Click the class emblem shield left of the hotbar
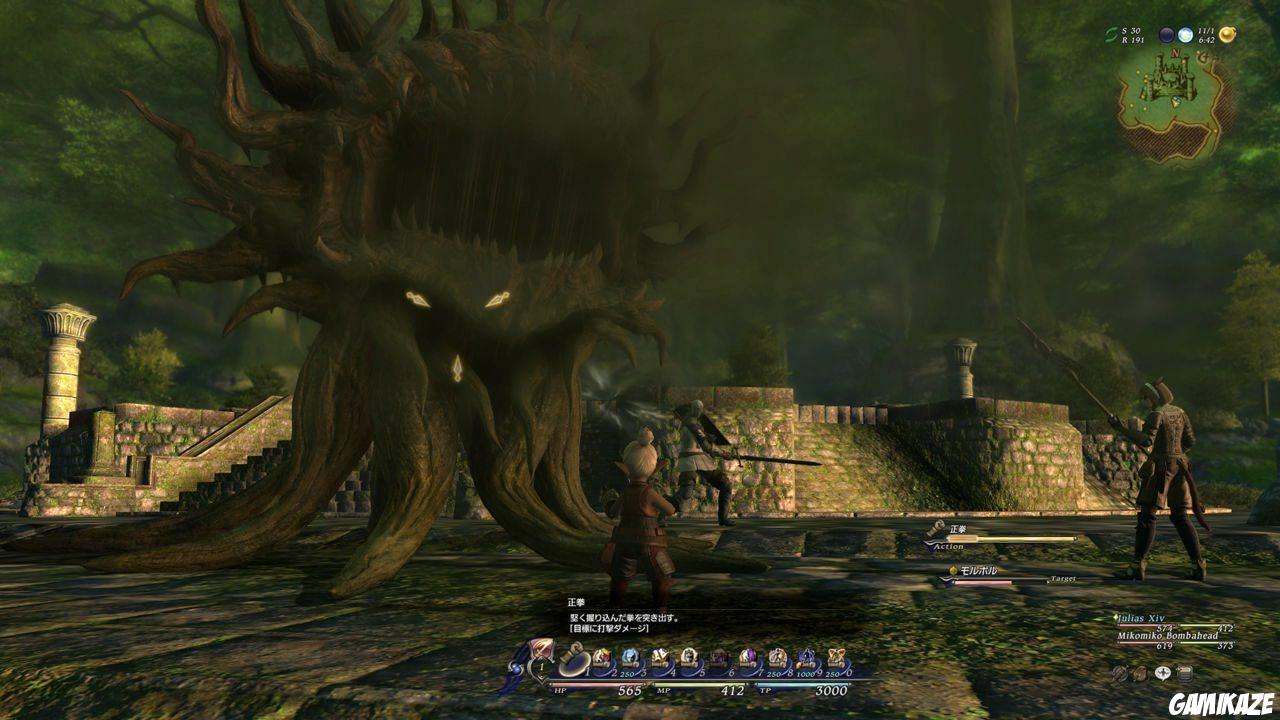Viewport: 1280px width, 720px height. [x=539, y=650]
